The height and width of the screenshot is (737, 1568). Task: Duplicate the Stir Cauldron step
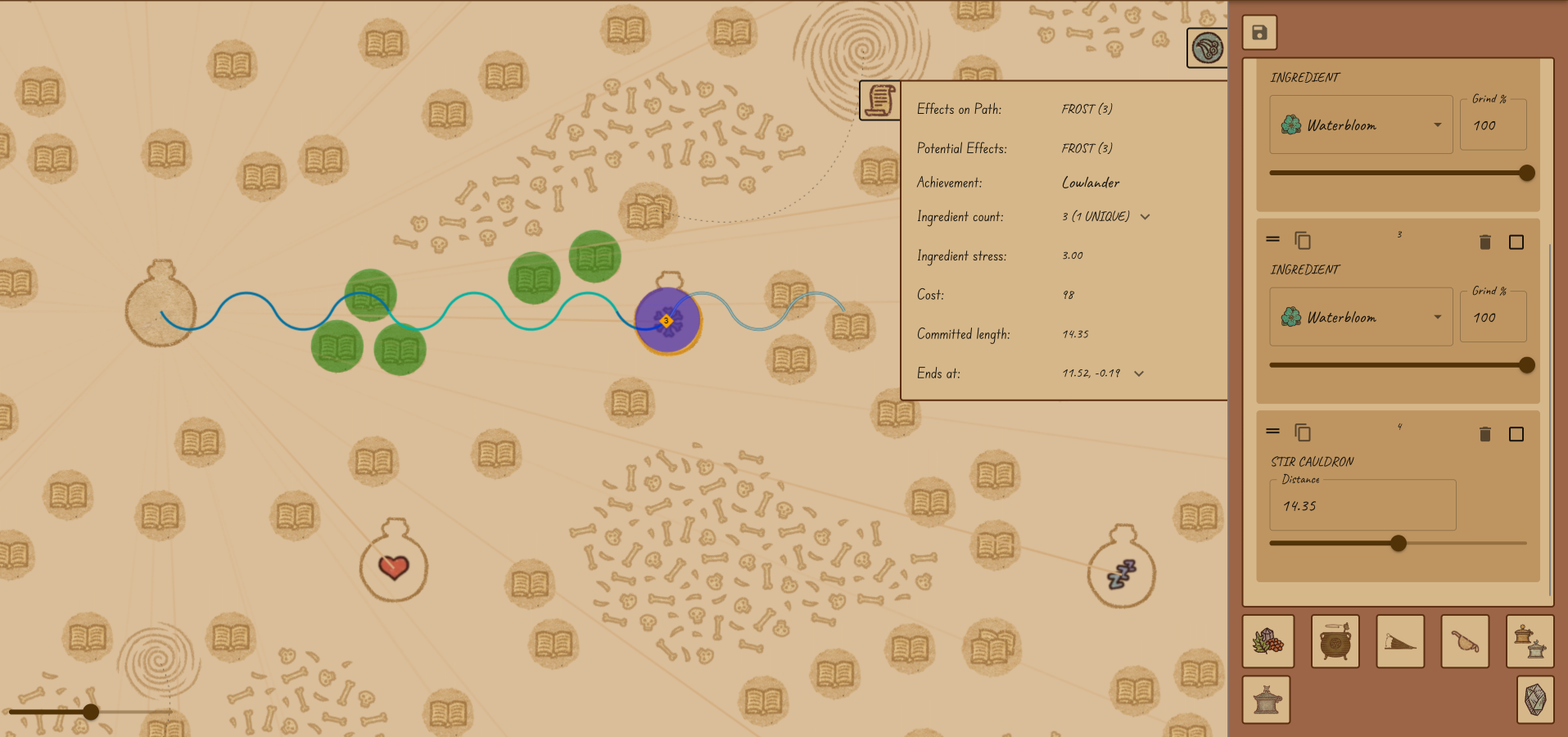click(1302, 432)
